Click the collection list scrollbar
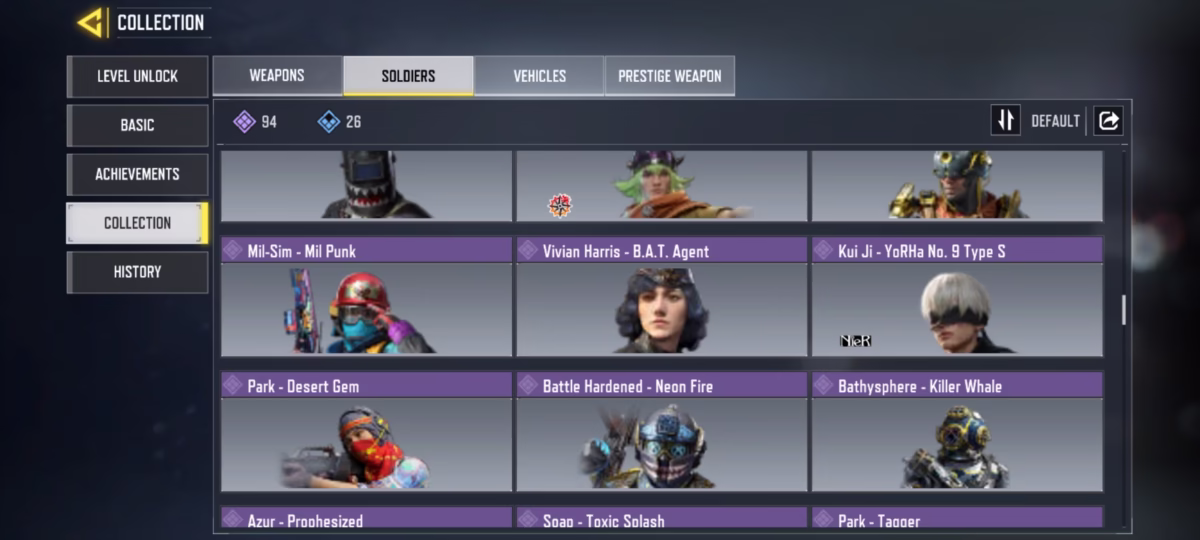This screenshot has width=1200, height=540. click(x=1123, y=310)
